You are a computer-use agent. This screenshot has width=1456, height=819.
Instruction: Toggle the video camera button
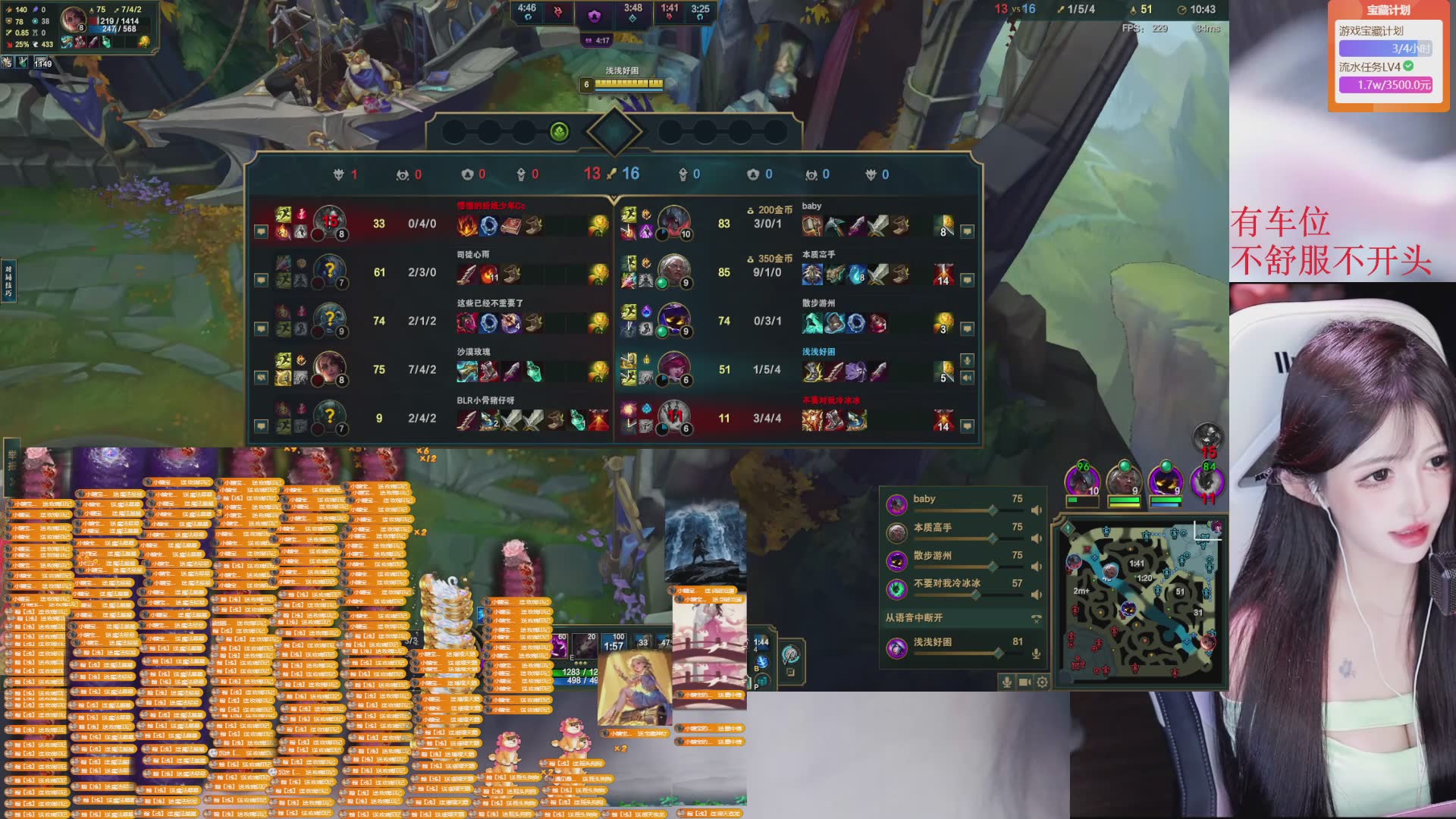point(1025,682)
